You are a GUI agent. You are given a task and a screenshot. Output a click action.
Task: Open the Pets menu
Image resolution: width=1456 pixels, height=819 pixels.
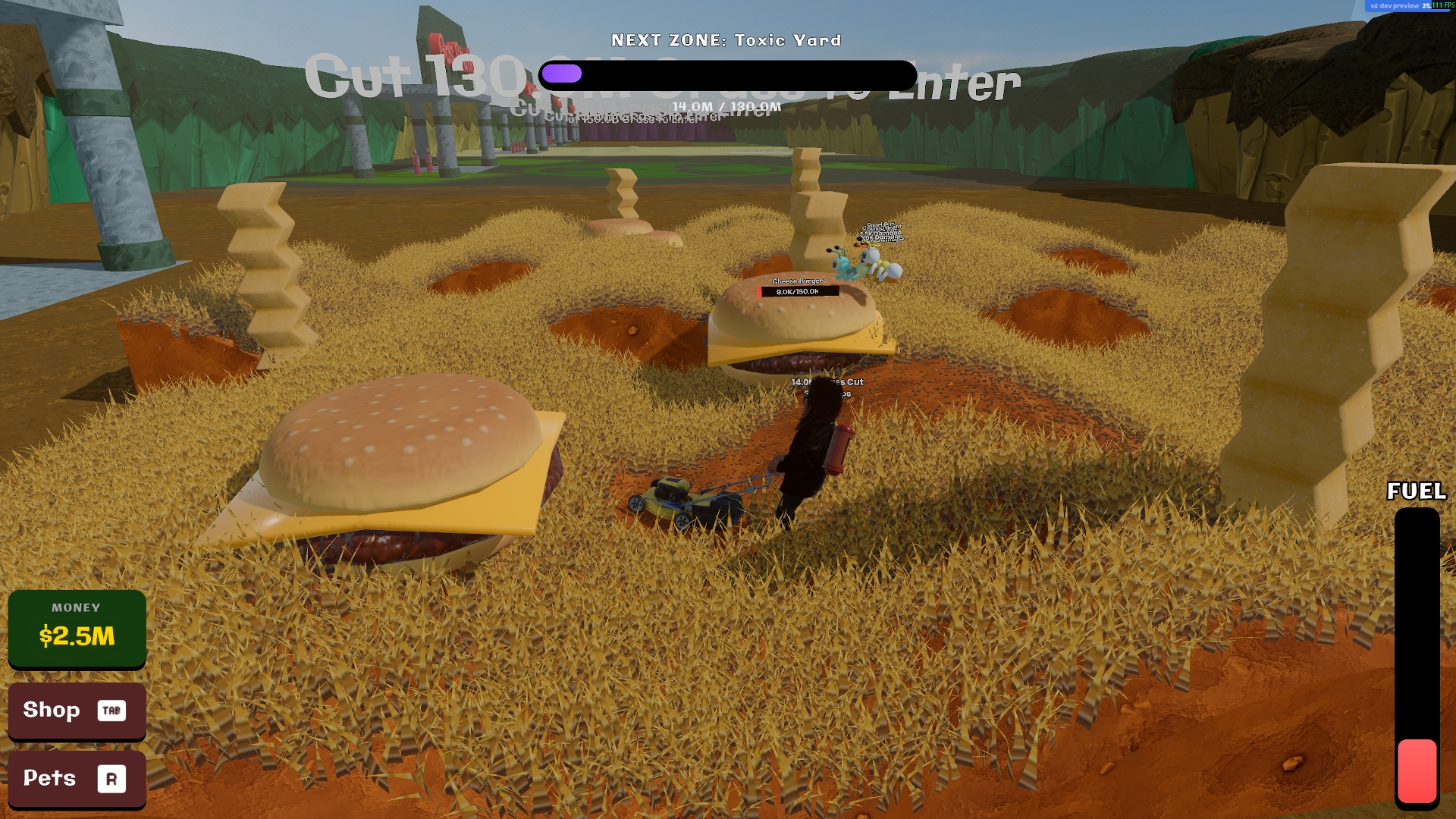76,779
